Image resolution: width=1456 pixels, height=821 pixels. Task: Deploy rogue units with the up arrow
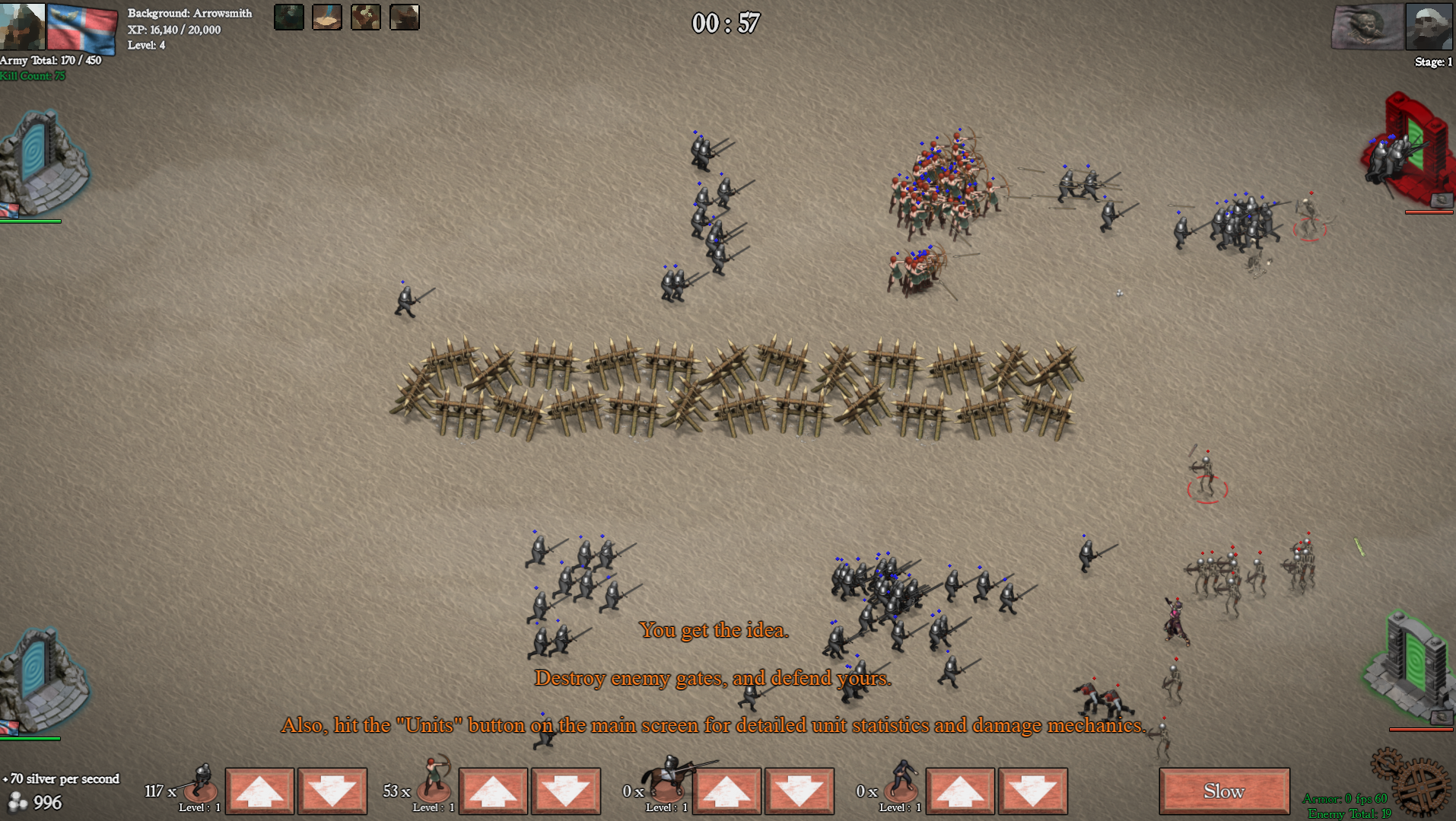pos(960,791)
